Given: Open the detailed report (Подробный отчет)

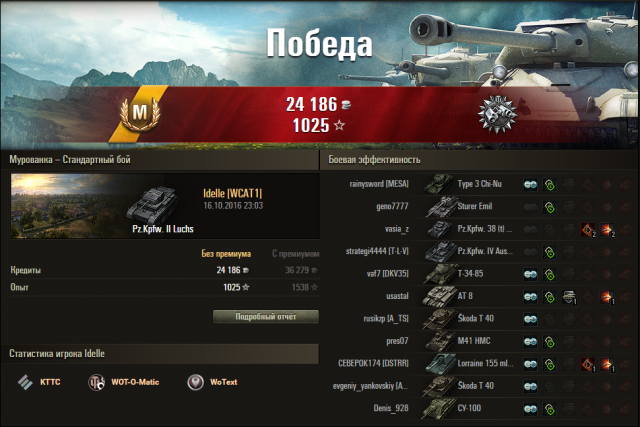Looking at the screenshot, I should (x=265, y=316).
